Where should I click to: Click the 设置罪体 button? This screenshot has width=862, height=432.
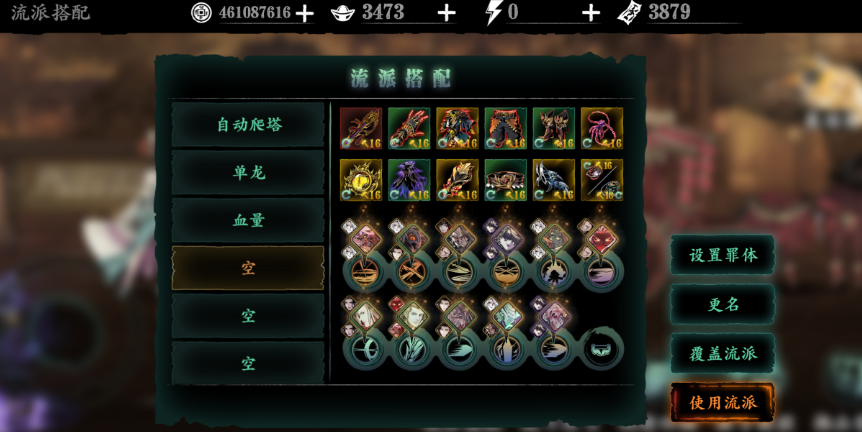pos(723,255)
